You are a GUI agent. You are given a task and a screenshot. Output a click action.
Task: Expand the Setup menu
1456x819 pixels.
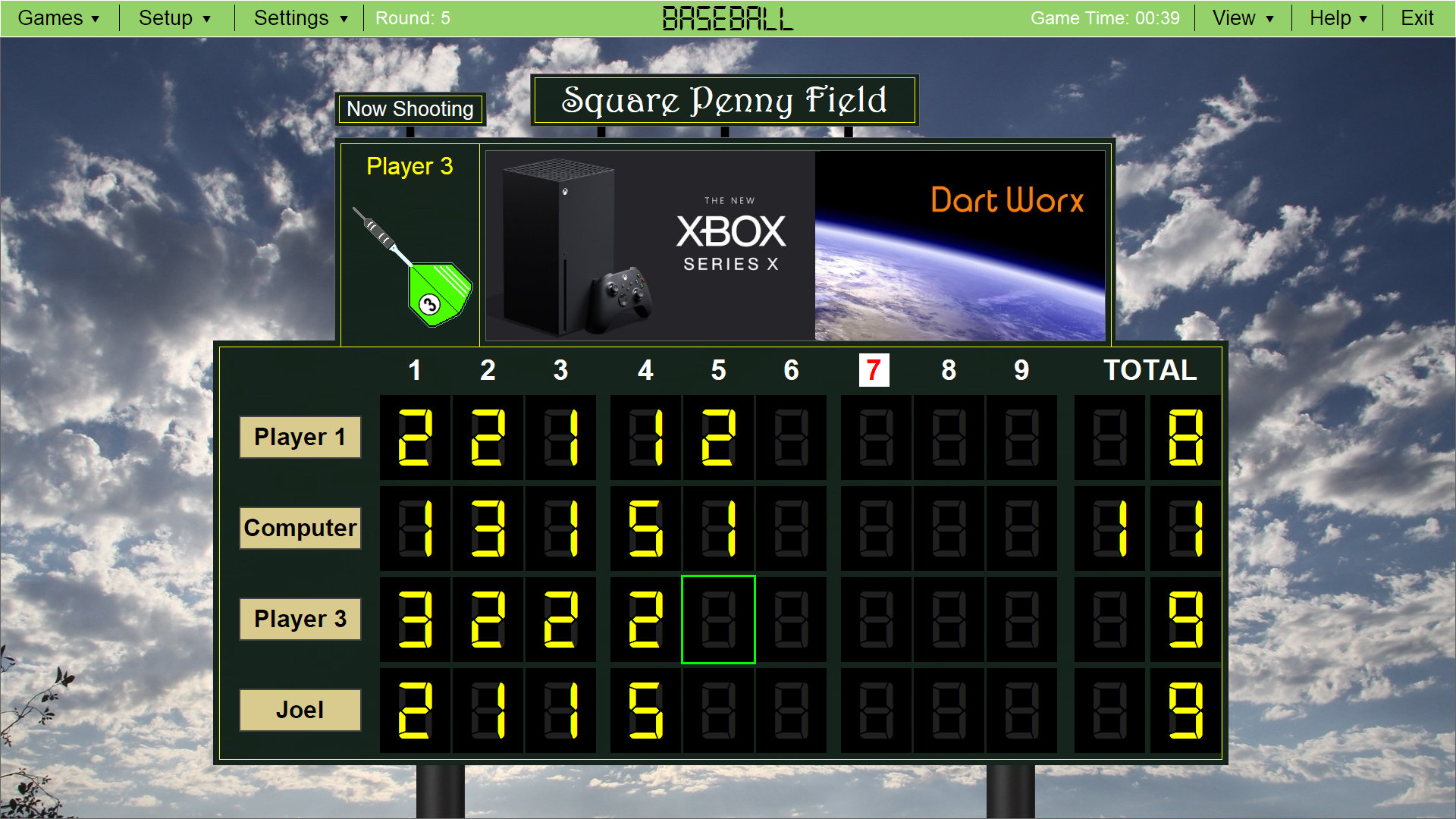point(174,17)
